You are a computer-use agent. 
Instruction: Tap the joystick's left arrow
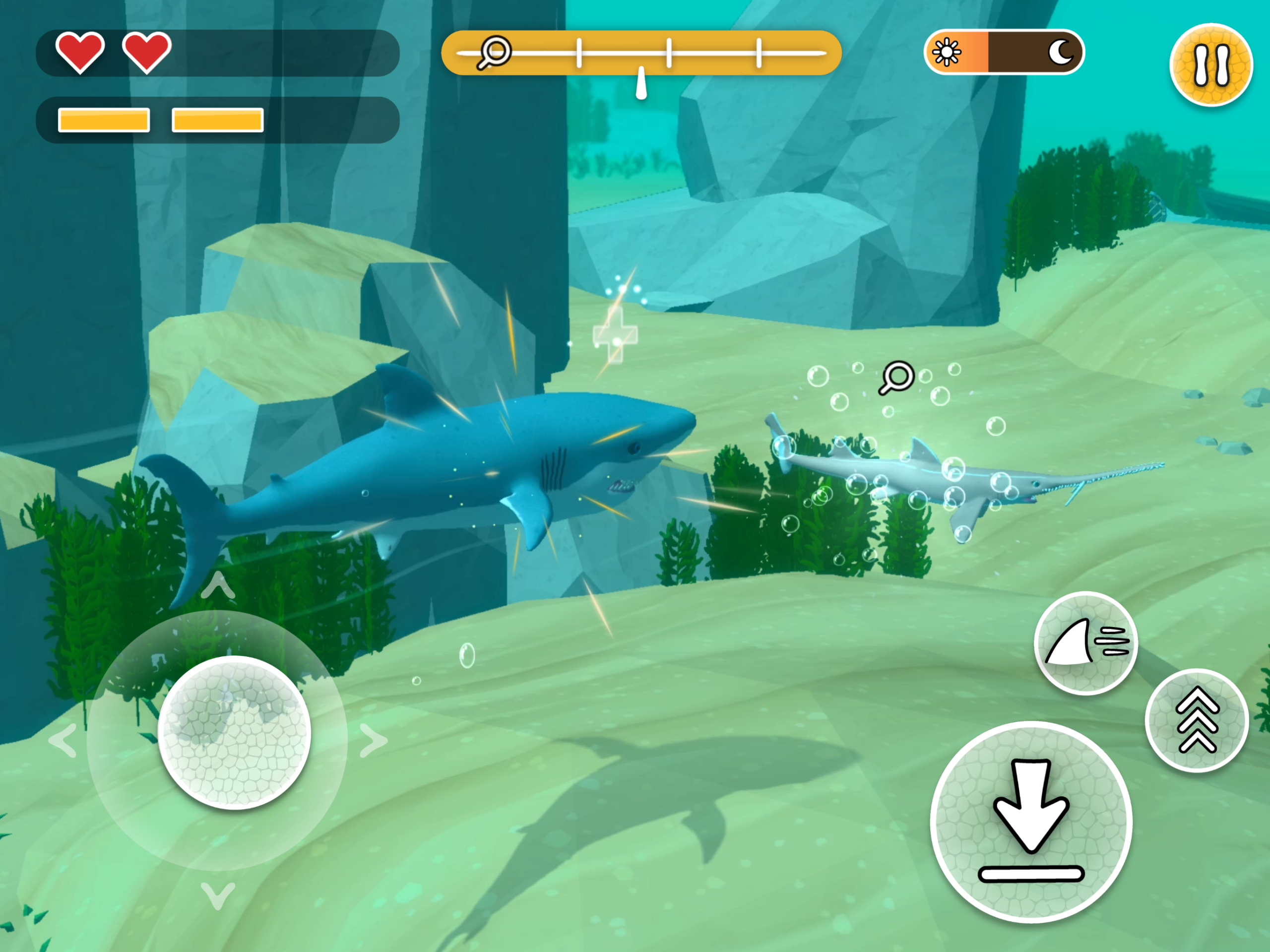(x=63, y=741)
